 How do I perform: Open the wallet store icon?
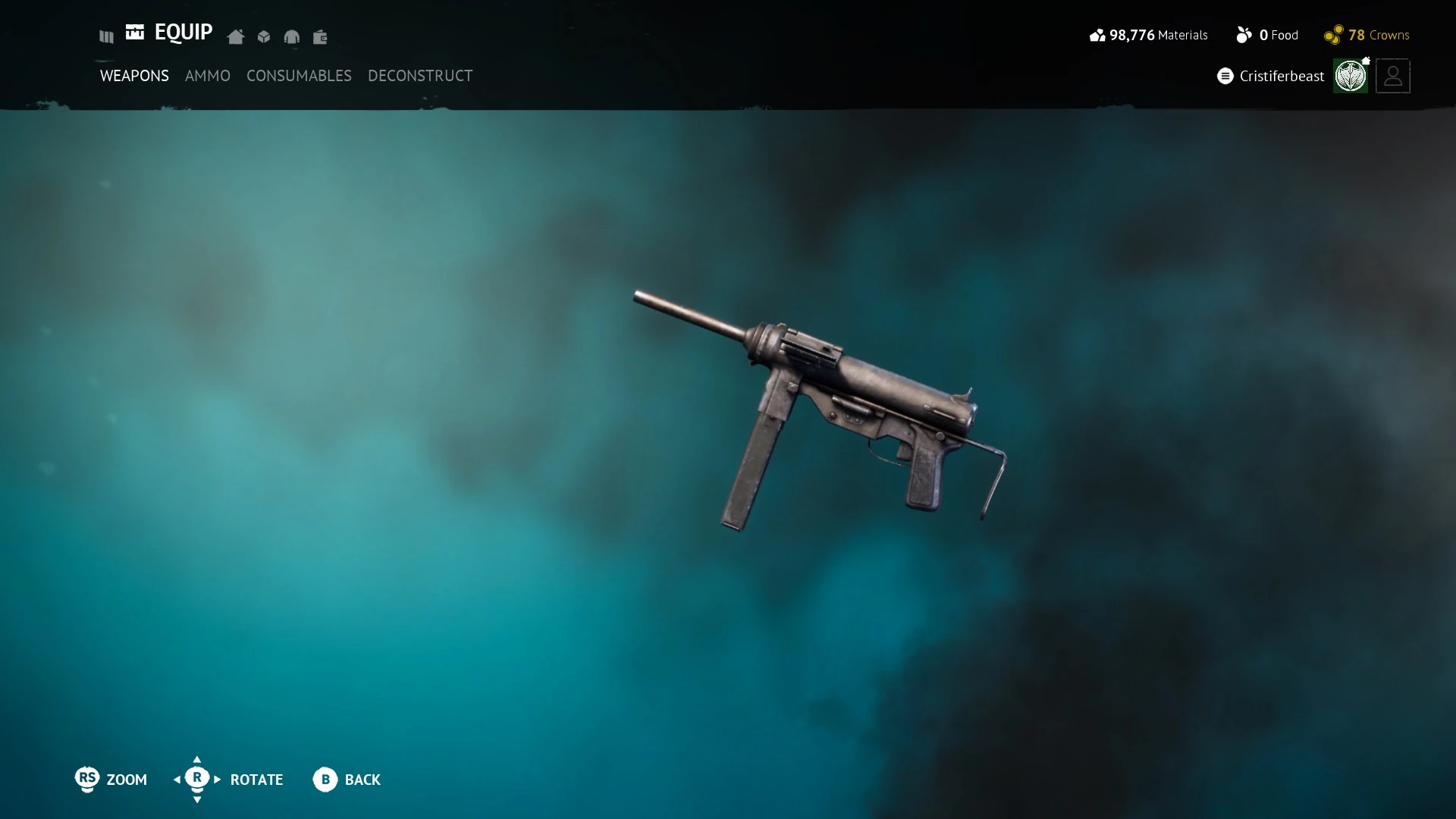pyautogui.click(x=320, y=36)
